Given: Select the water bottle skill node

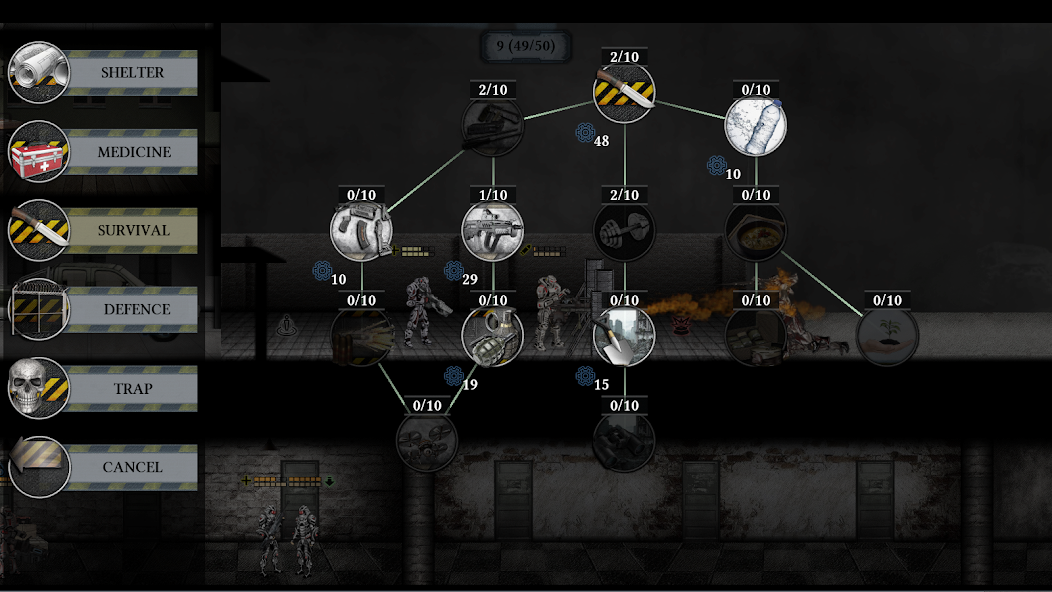Looking at the screenshot, I should 755,126.
